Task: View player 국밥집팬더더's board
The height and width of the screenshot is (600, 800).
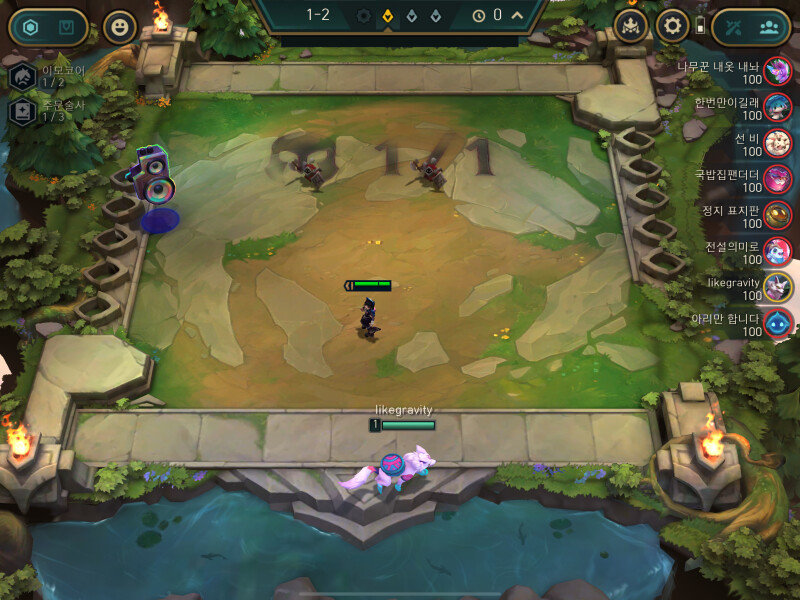Action: pos(778,179)
